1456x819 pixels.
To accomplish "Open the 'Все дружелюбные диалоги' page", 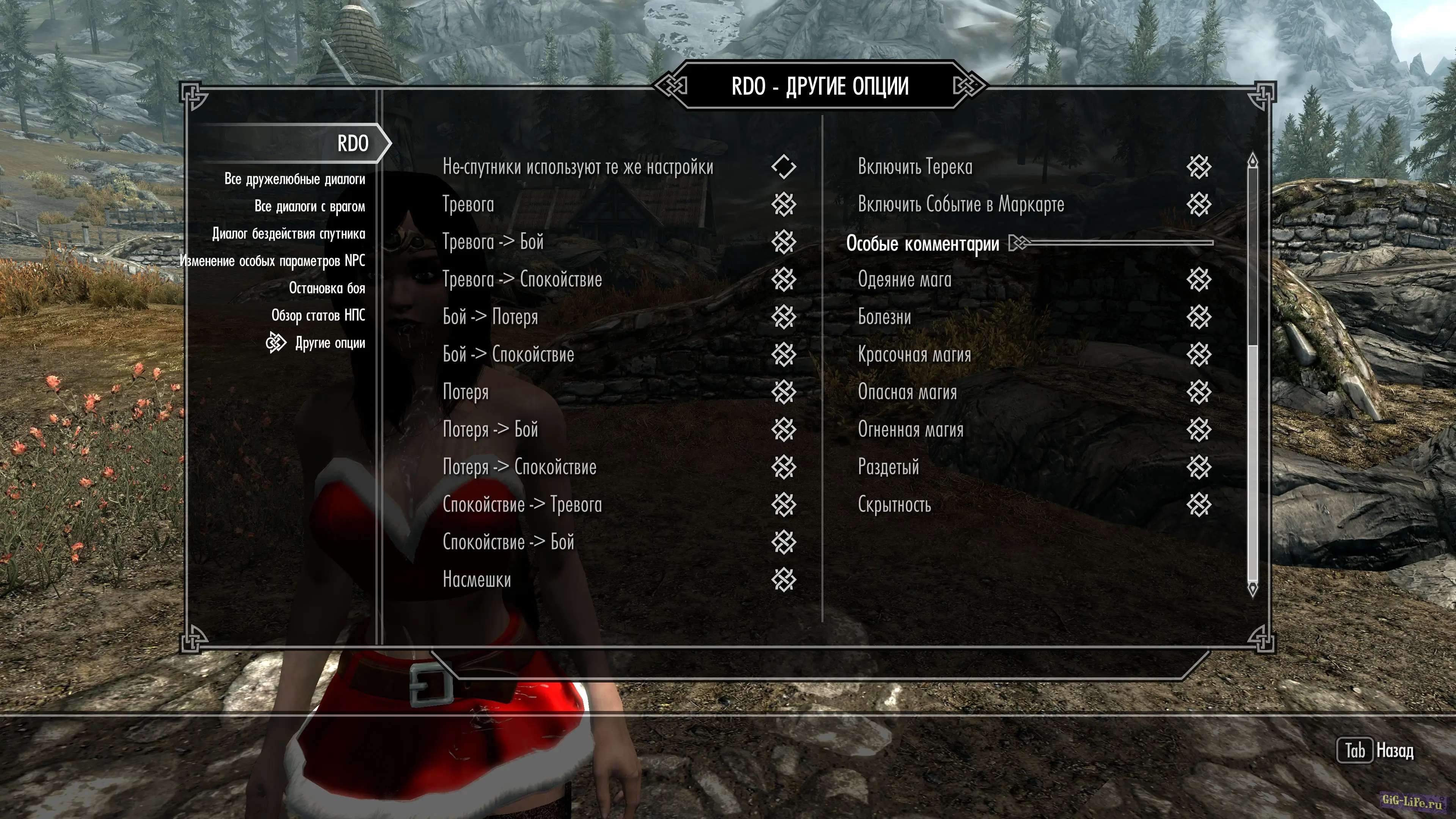I will coord(295,179).
